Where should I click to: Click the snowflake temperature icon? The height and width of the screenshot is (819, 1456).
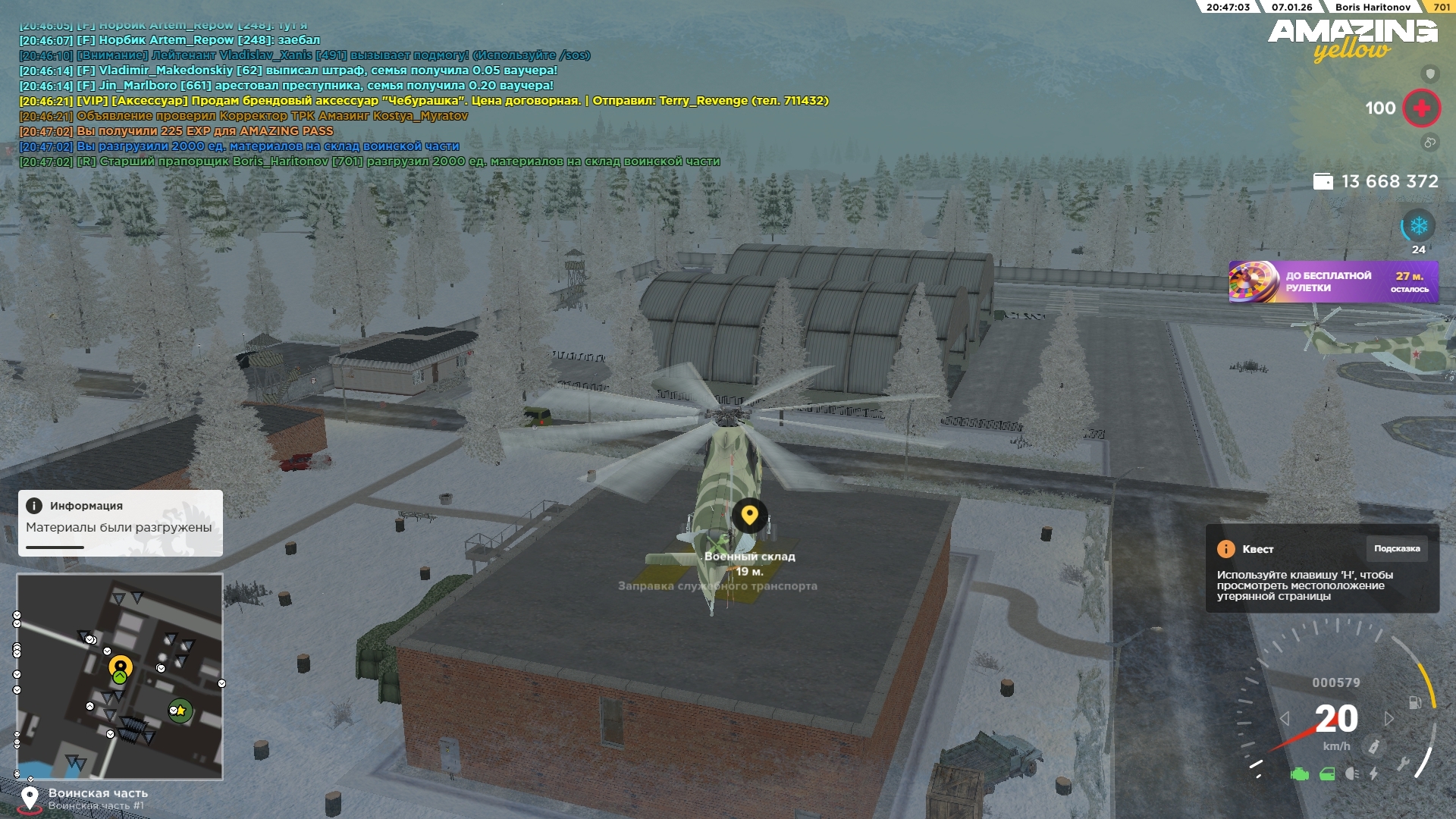point(1418,226)
